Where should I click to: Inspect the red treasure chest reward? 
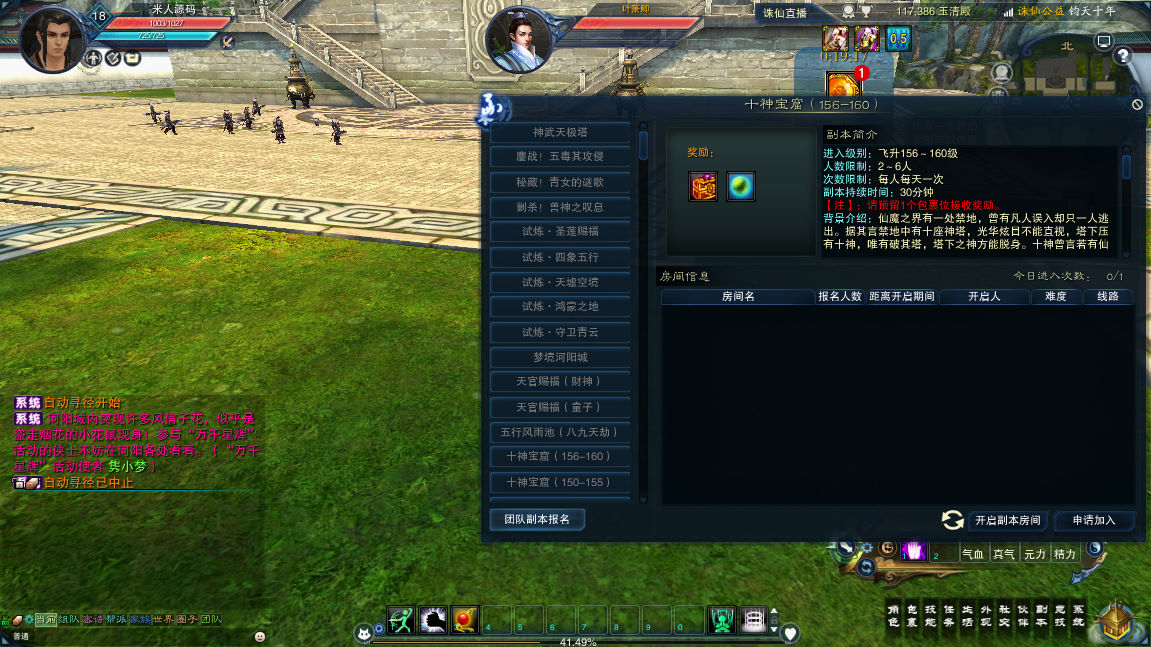(703, 186)
